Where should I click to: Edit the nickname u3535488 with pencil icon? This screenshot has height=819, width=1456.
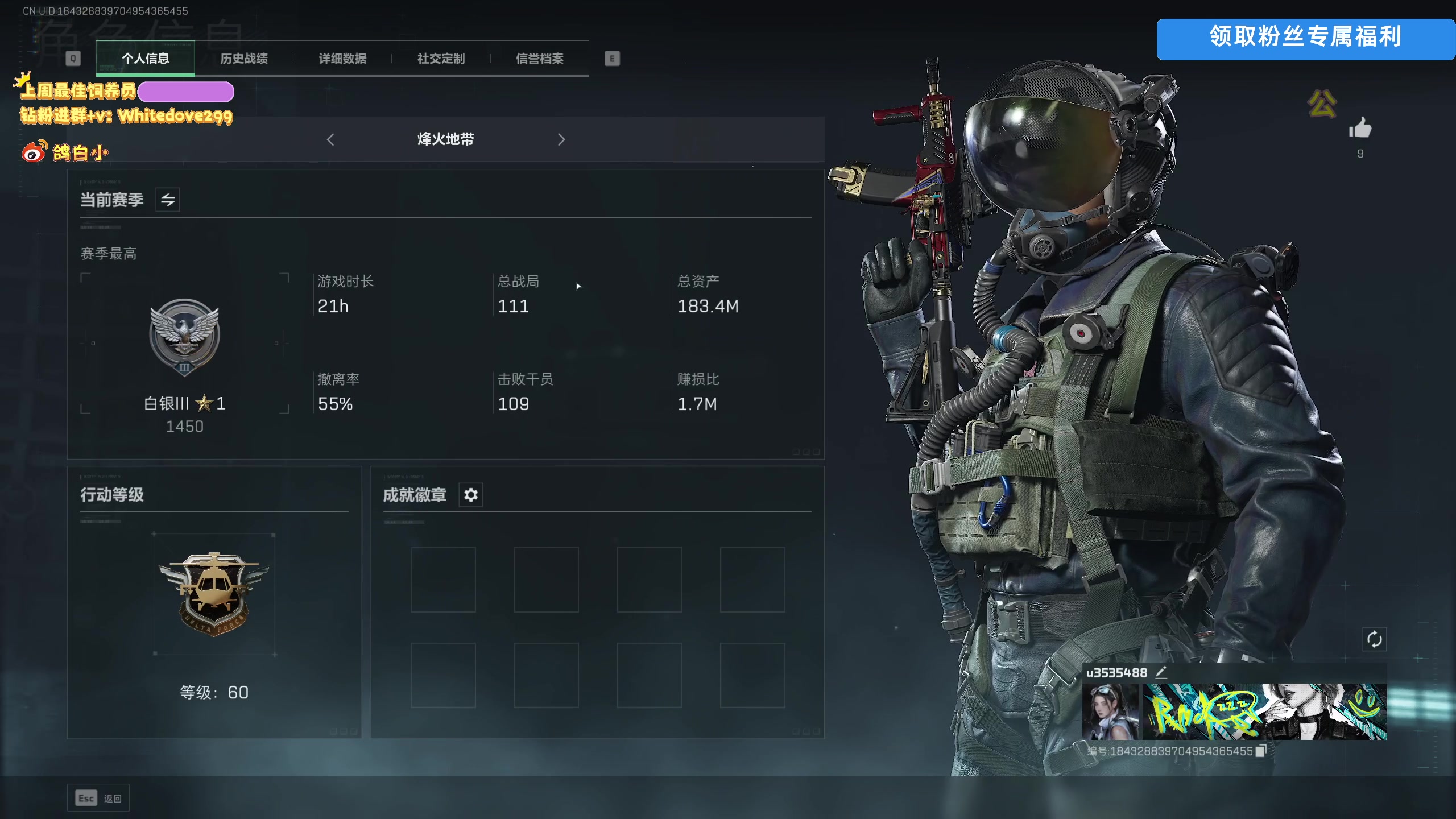coord(1161,672)
